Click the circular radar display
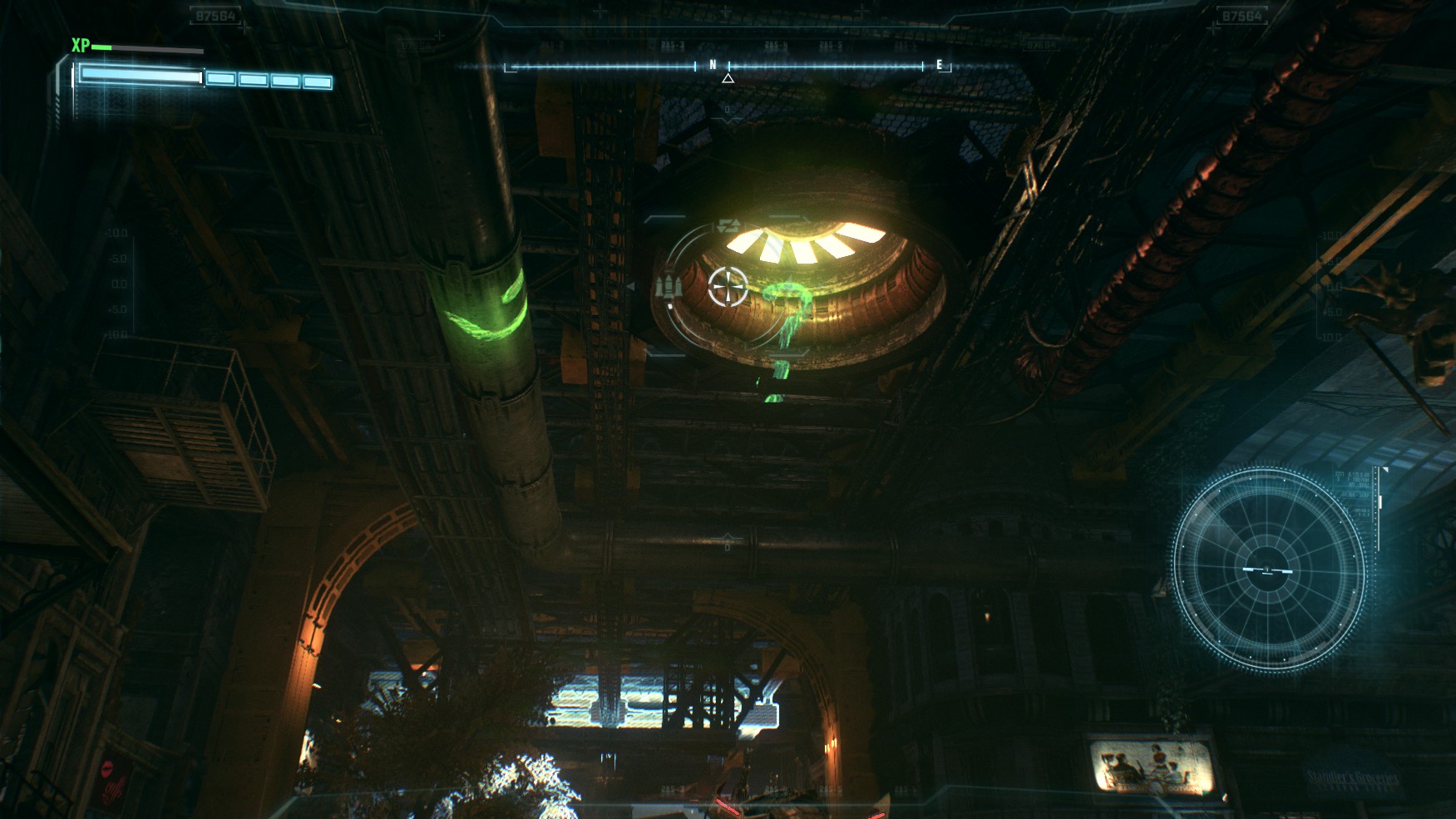The image size is (1456, 819). pos(1267,570)
